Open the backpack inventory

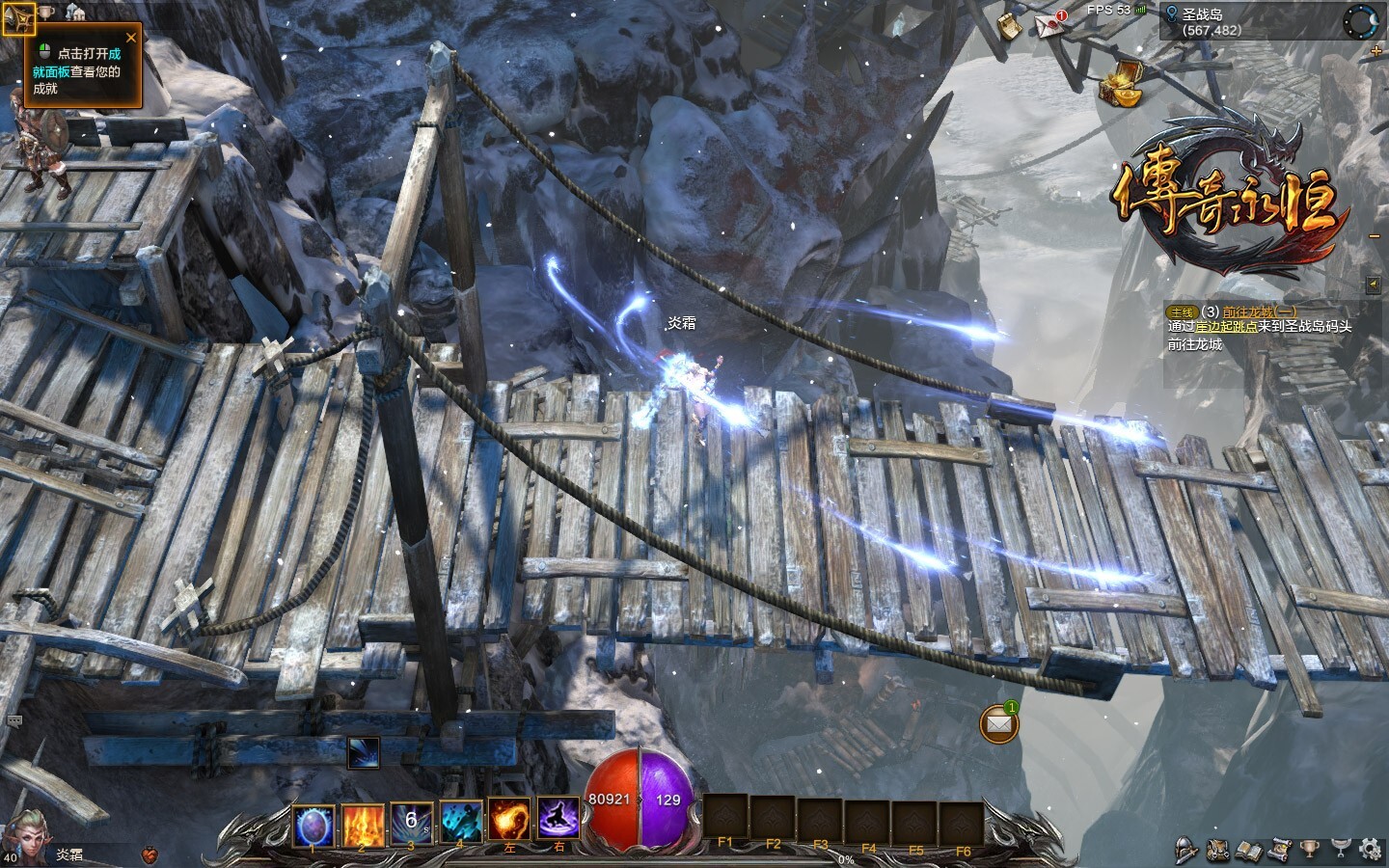pos(1218,849)
